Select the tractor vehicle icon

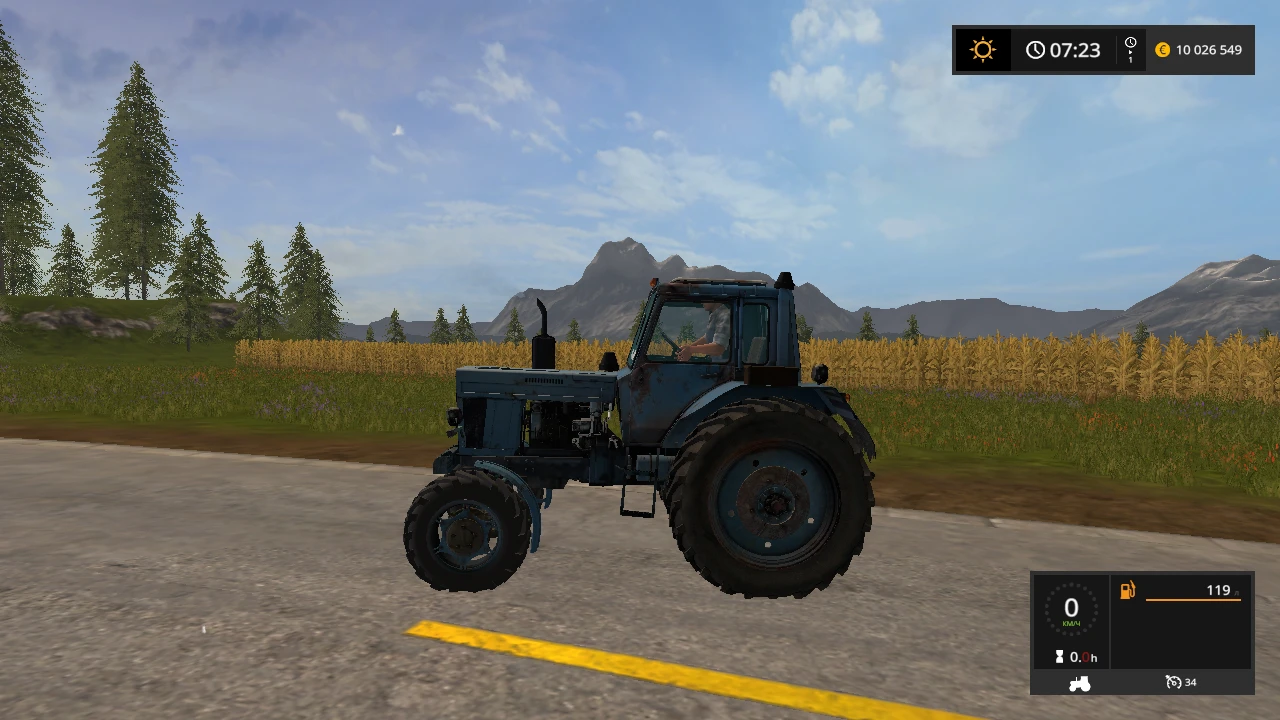click(x=1079, y=684)
